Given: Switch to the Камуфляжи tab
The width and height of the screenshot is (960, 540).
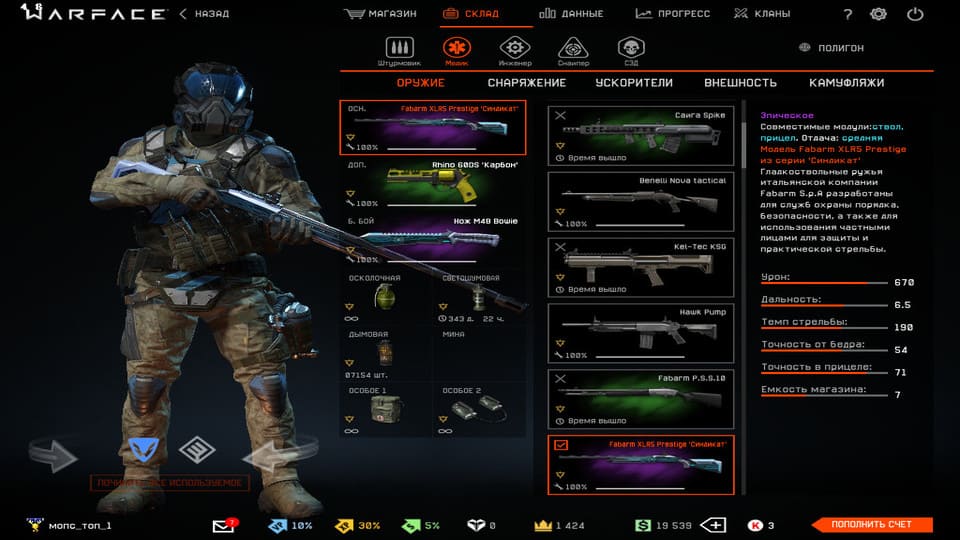Looking at the screenshot, I should point(846,83).
